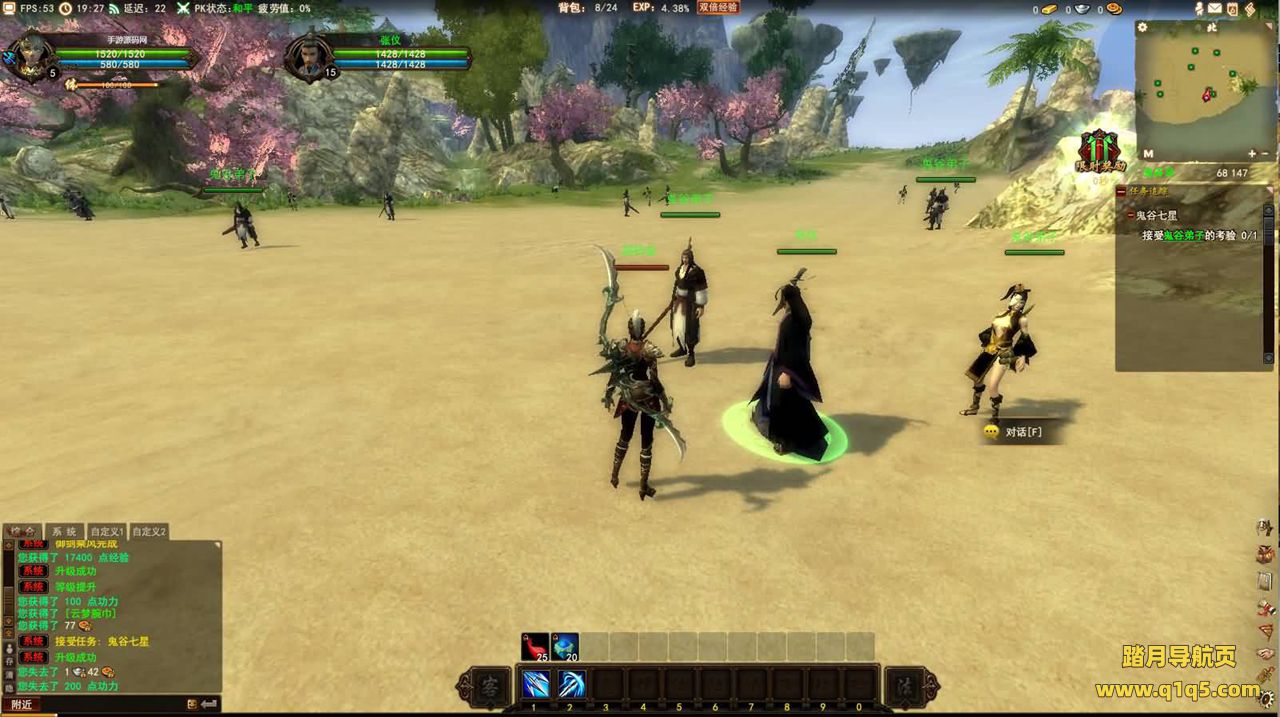
Task: Collapse the 鬼谷七星 quest entry
Action: pos(1130,215)
